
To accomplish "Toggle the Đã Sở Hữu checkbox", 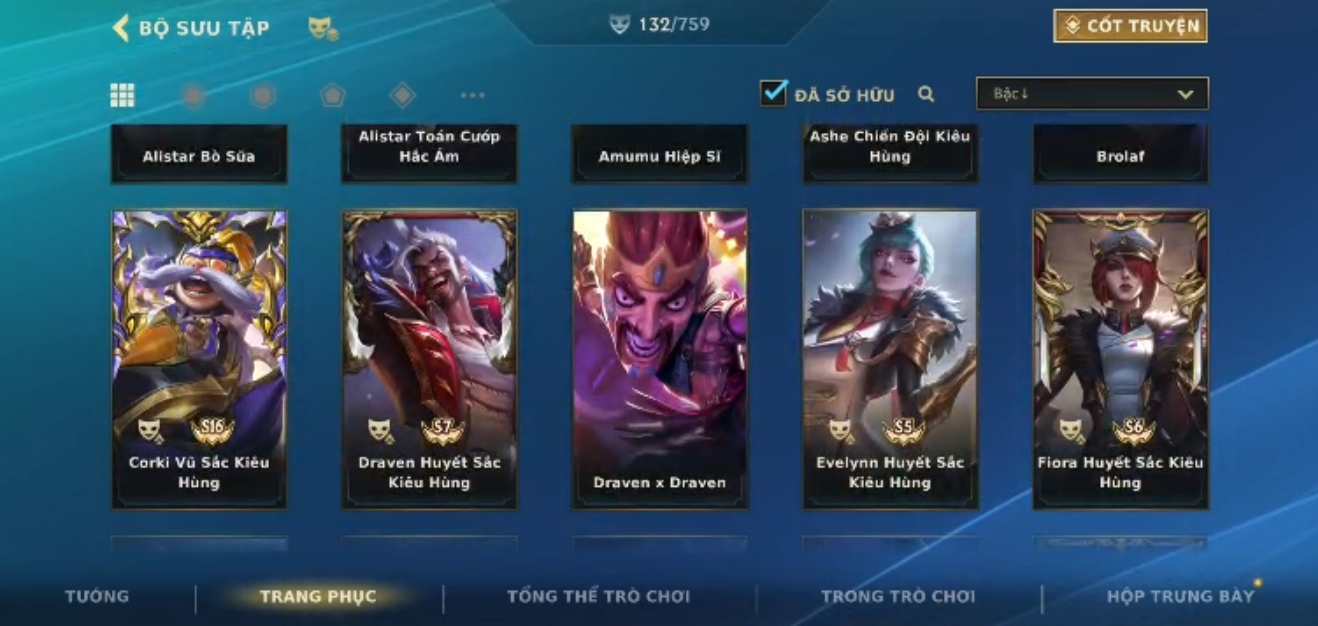I will point(773,94).
